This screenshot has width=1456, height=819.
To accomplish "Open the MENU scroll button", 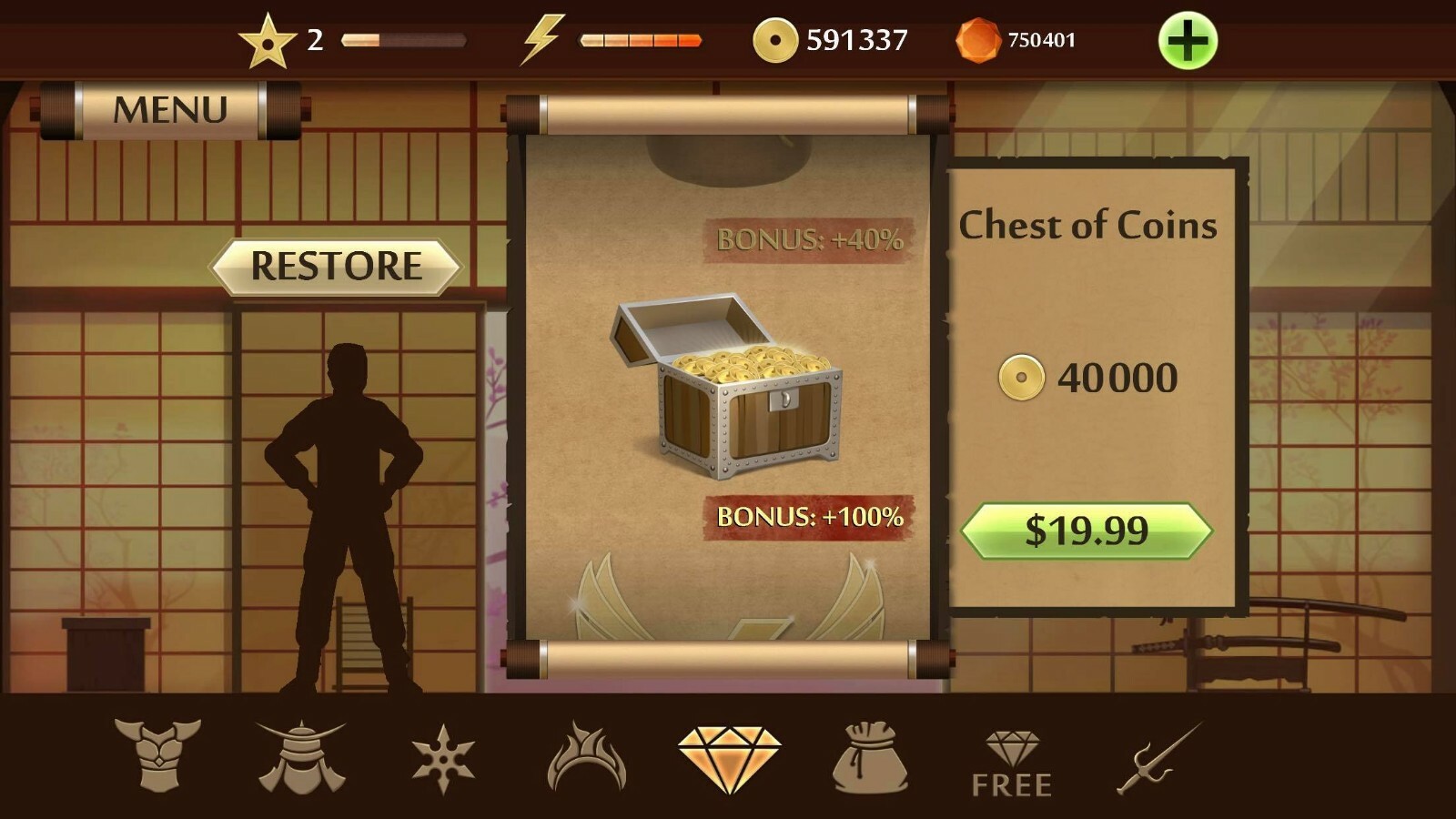I will (x=170, y=110).
